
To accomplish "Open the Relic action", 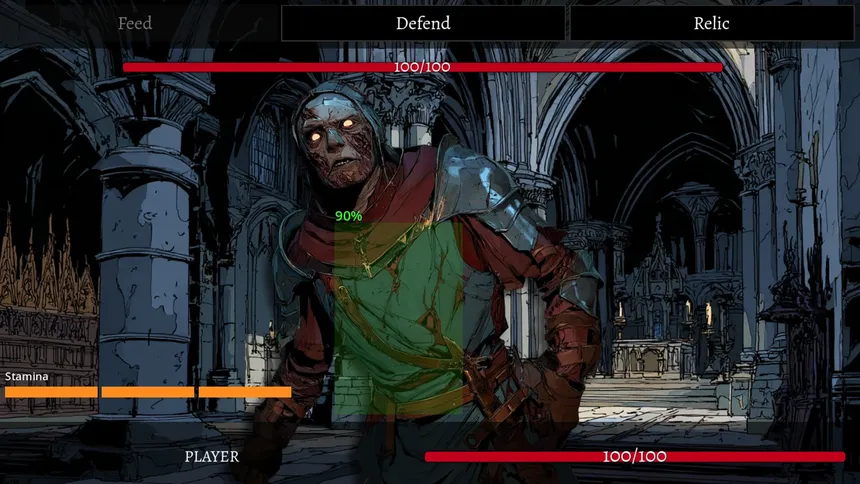I will [711, 23].
